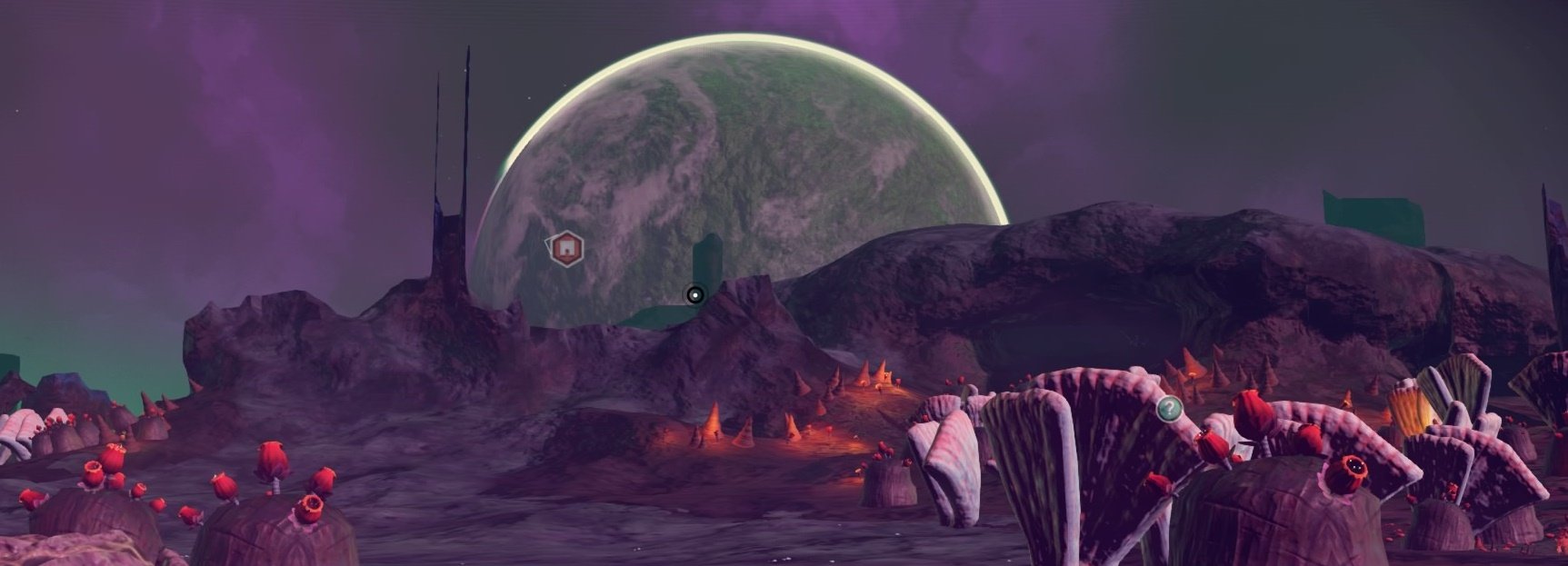Click the green question mark marker
Screen dimensions: 1568x566
pos(1168,409)
